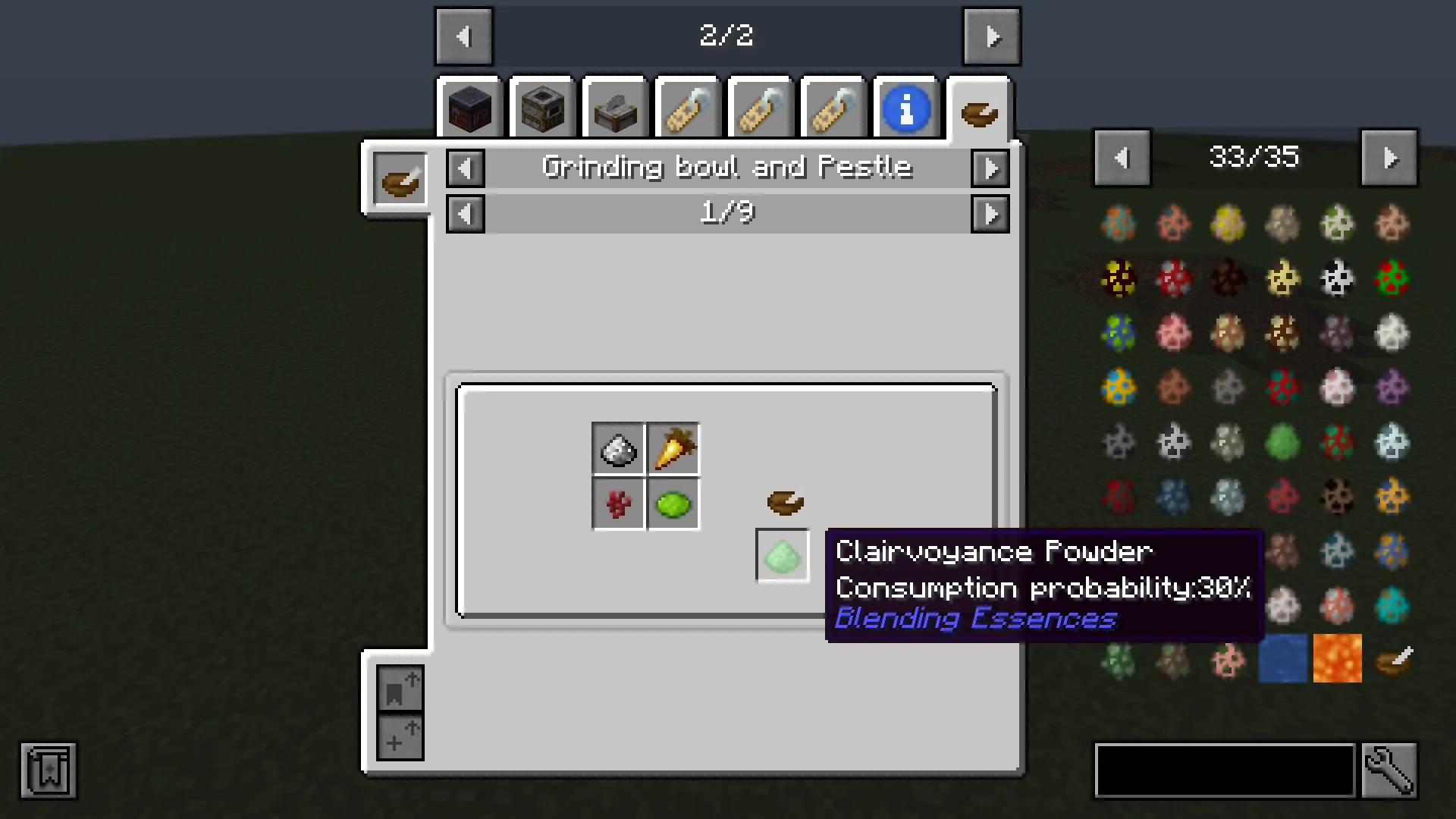Go to next recipe category with right arrow
1456x819 pixels.
[990, 168]
